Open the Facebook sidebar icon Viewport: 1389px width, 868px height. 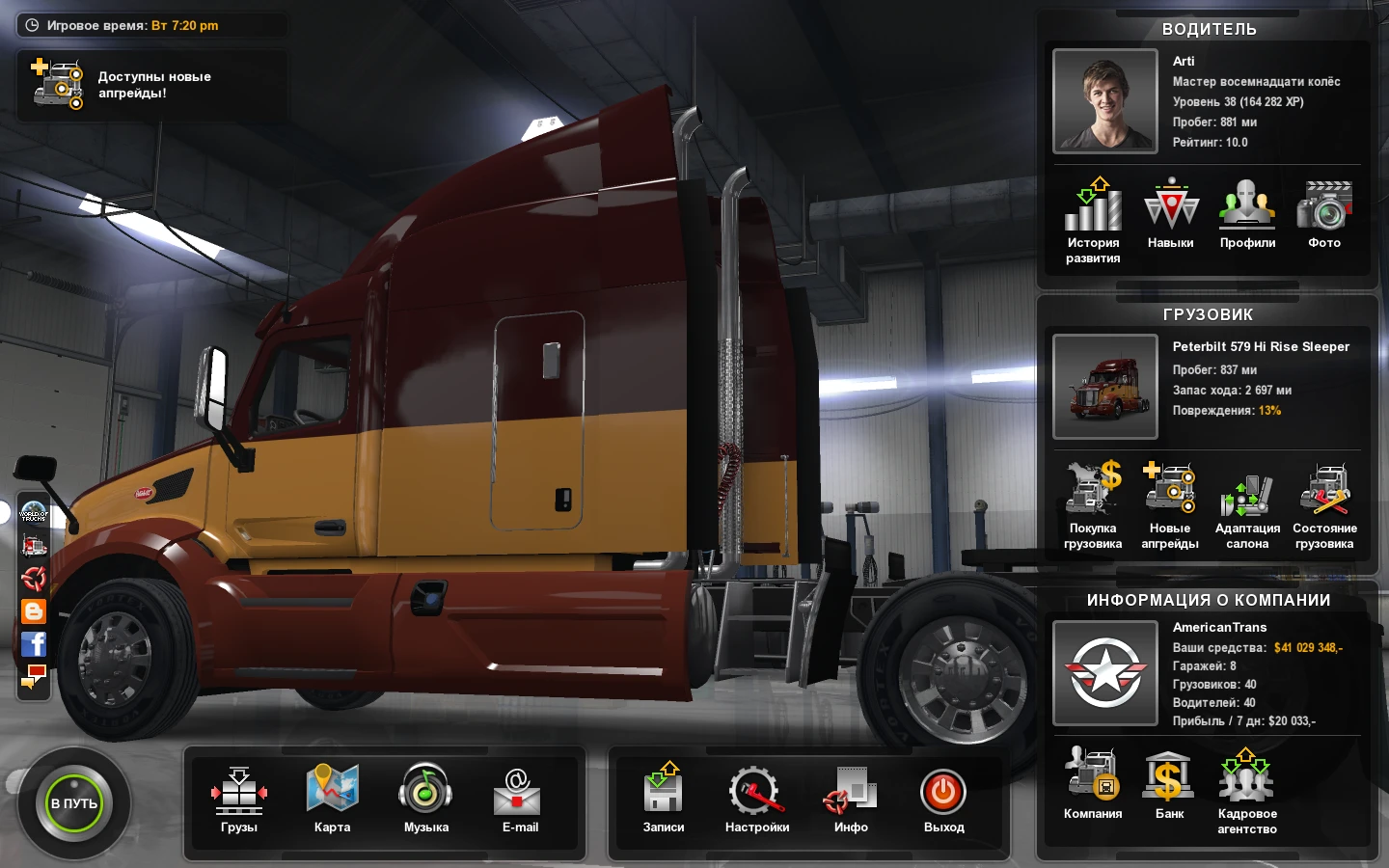35,644
